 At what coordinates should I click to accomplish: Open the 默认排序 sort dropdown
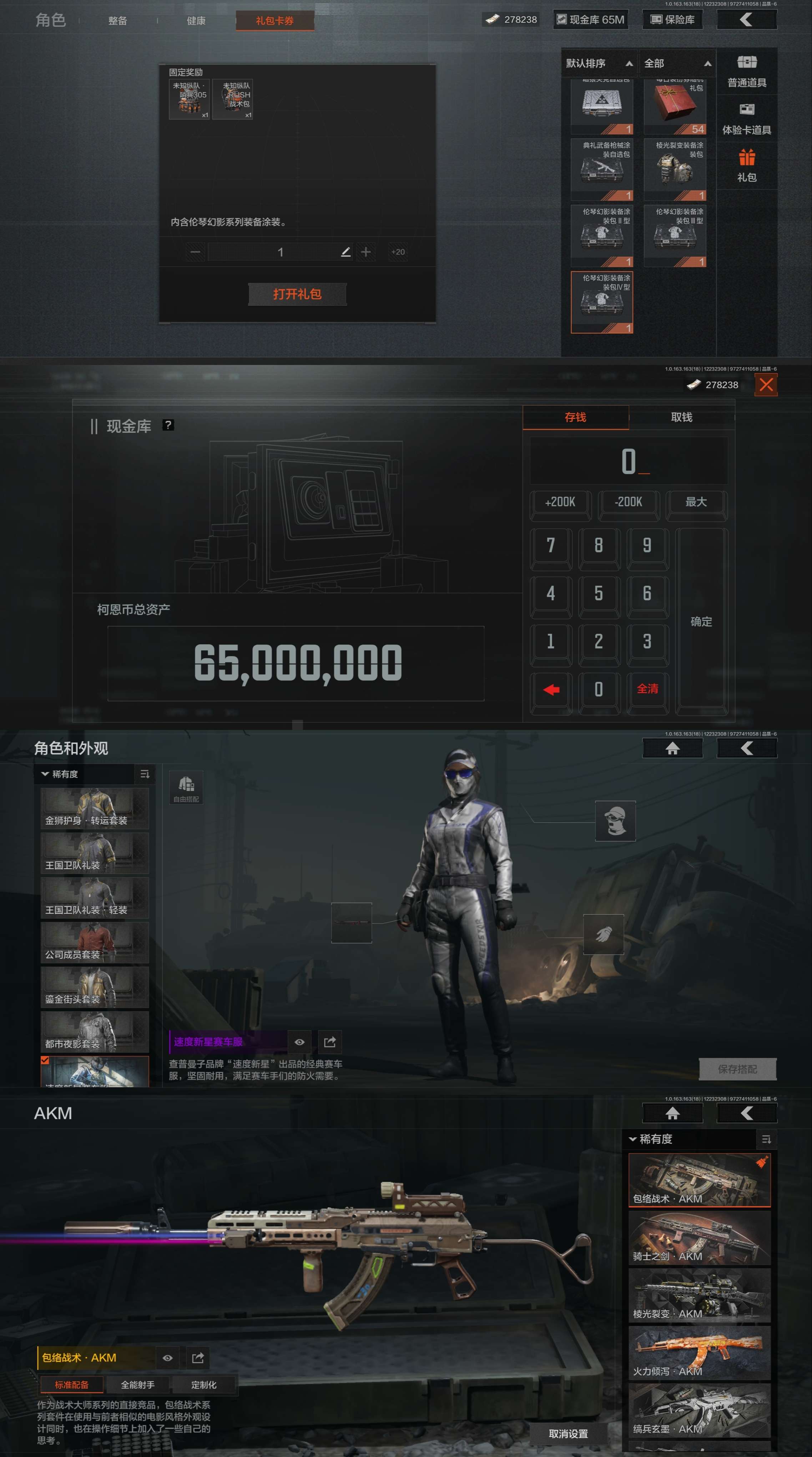599,63
